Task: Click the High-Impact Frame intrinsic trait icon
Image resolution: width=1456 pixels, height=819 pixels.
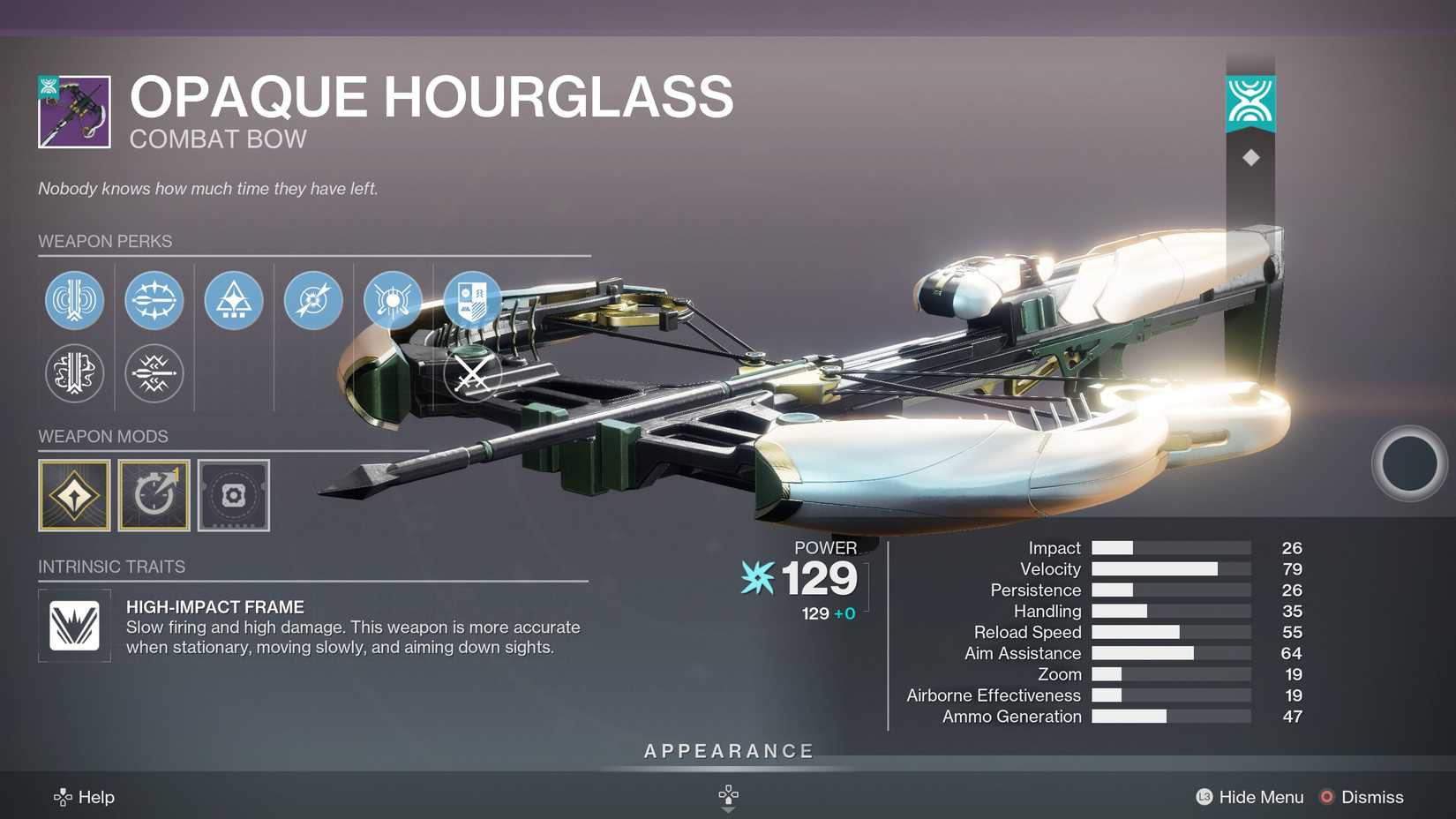Action: 74,627
